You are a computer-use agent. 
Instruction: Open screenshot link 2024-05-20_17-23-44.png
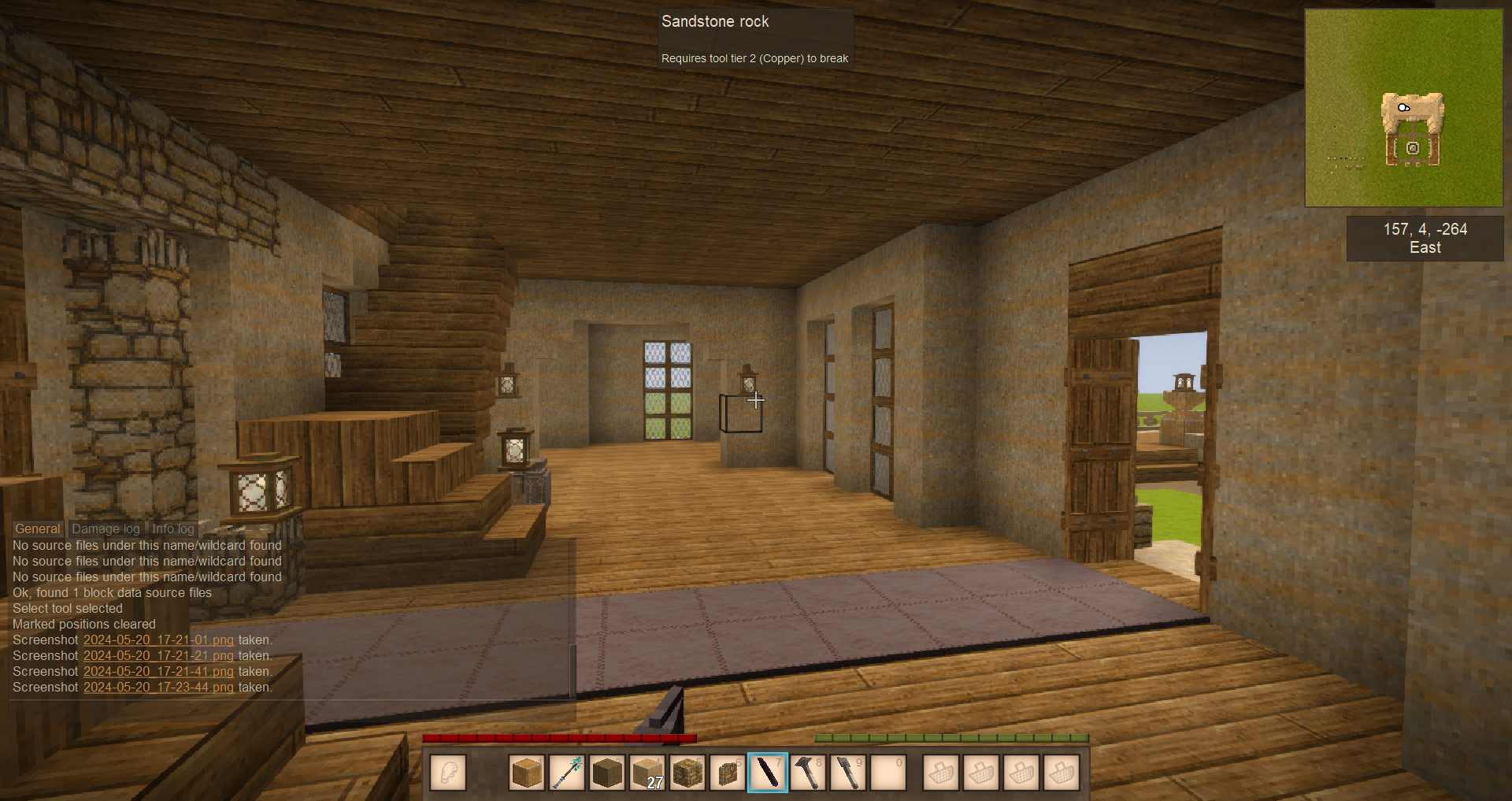coord(158,688)
